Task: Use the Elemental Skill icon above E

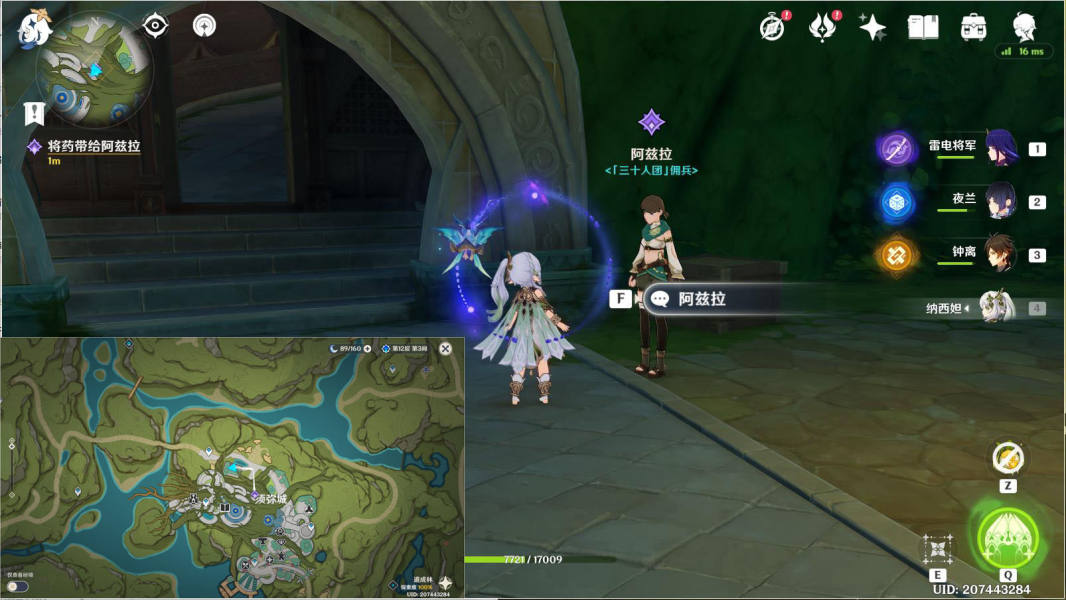Action: tap(938, 548)
